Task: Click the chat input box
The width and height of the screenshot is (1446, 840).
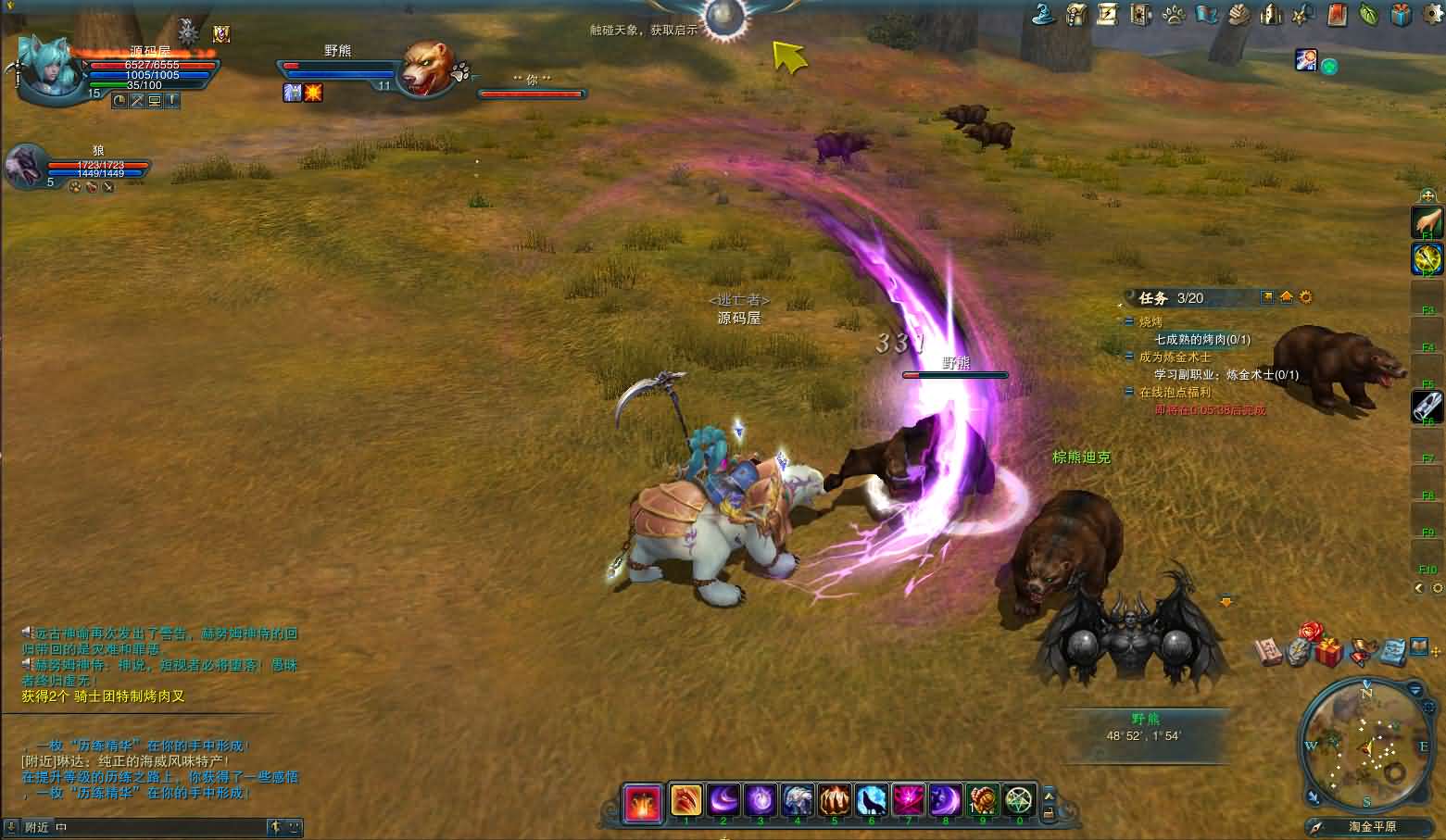Action: [157, 827]
